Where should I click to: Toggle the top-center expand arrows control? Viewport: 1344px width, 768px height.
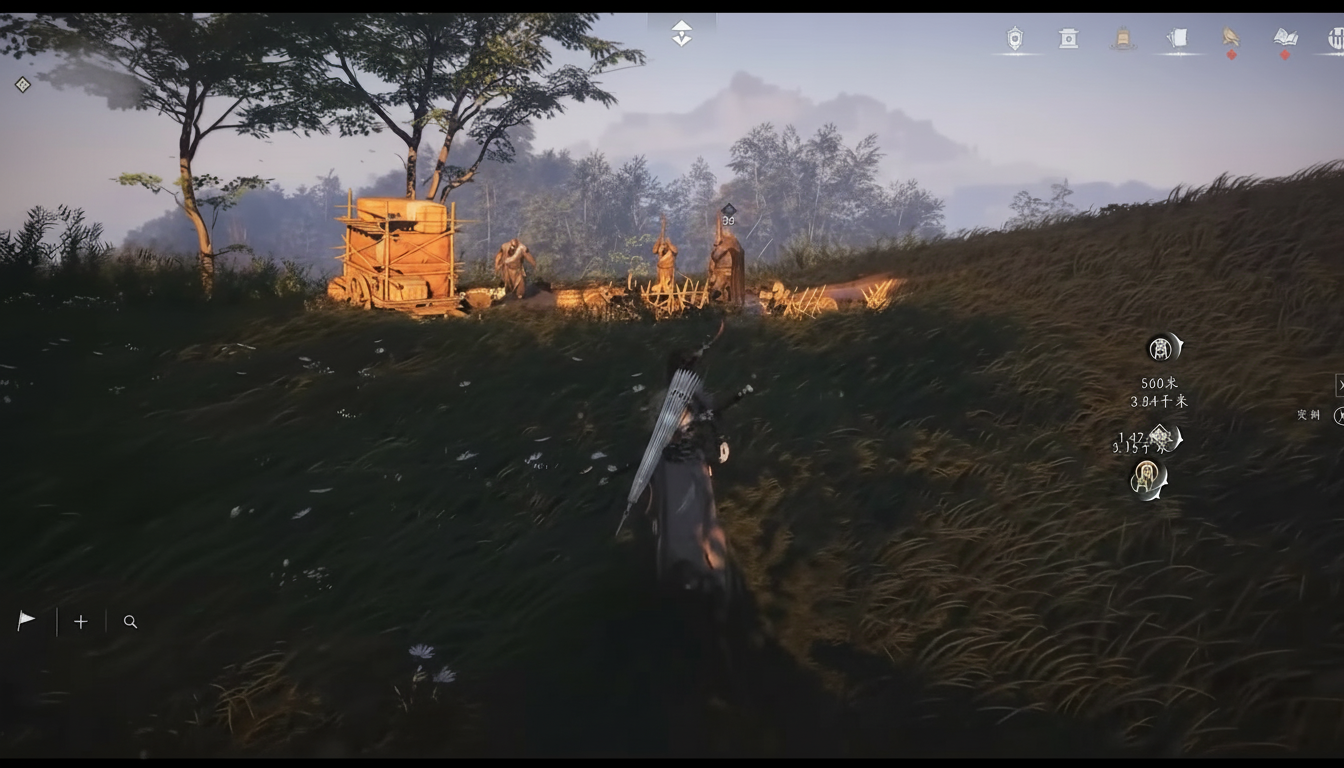point(681,32)
